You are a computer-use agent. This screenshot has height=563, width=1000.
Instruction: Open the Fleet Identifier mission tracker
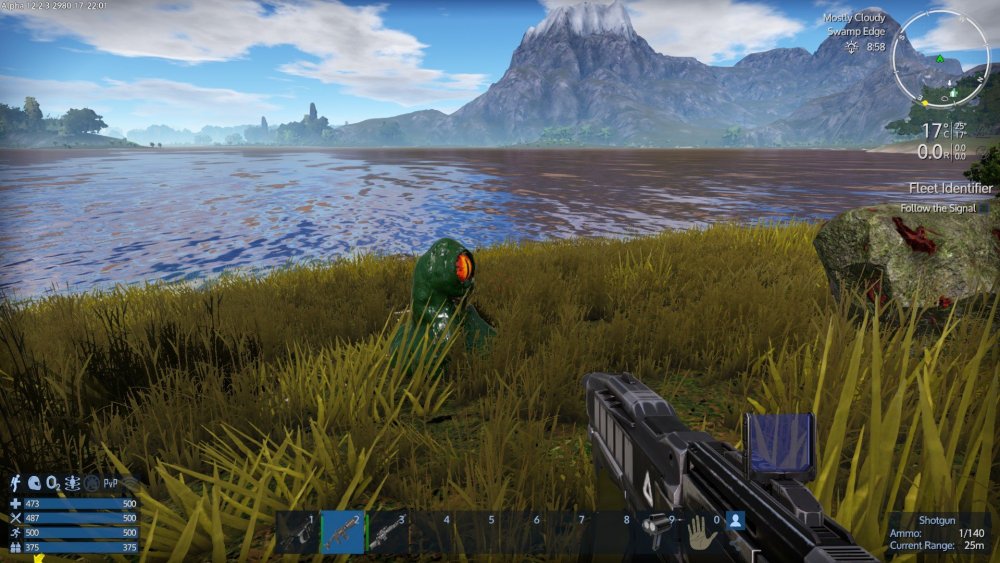pyautogui.click(x=950, y=188)
